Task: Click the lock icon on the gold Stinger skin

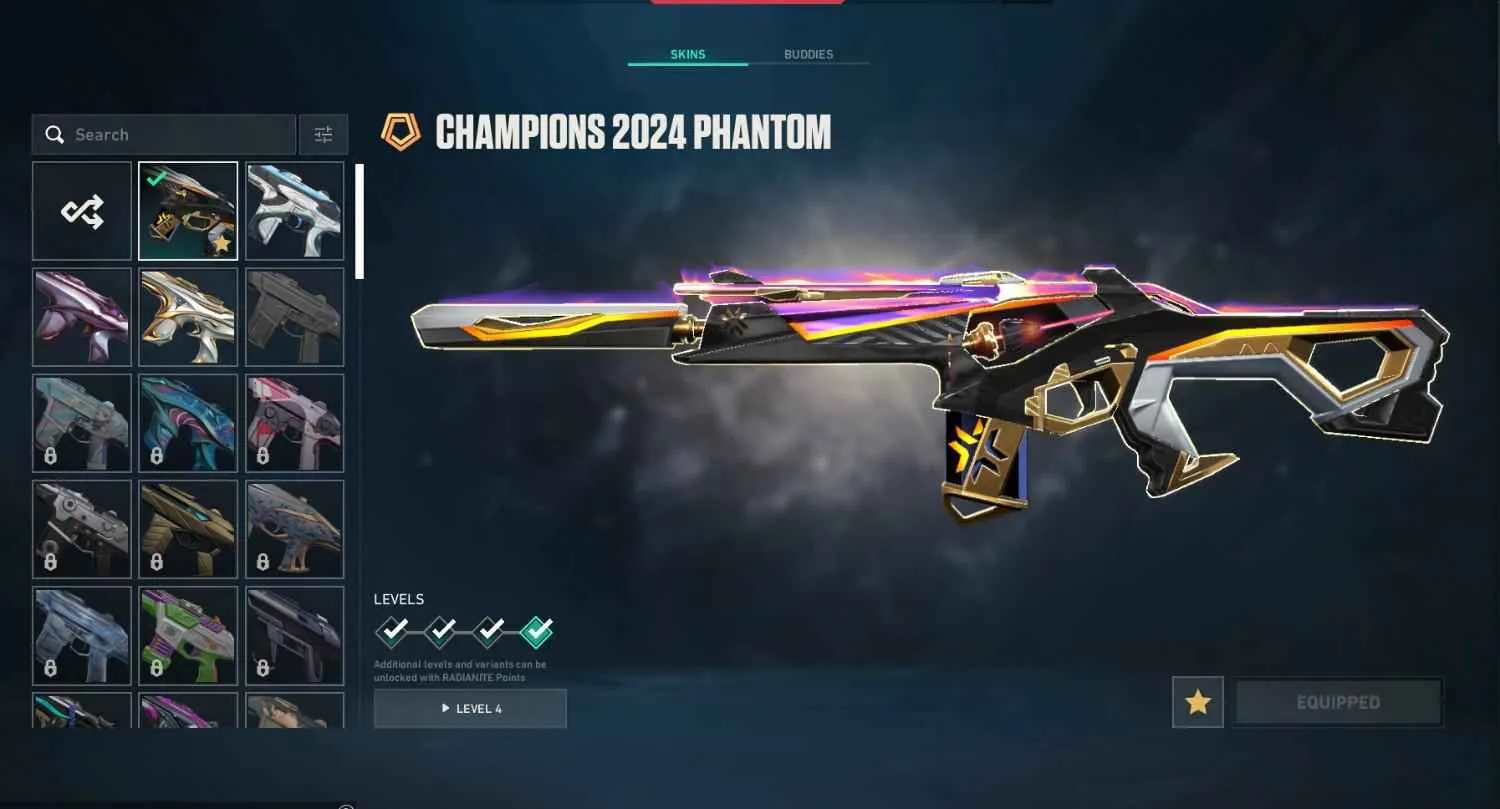Action: (x=155, y=563)
